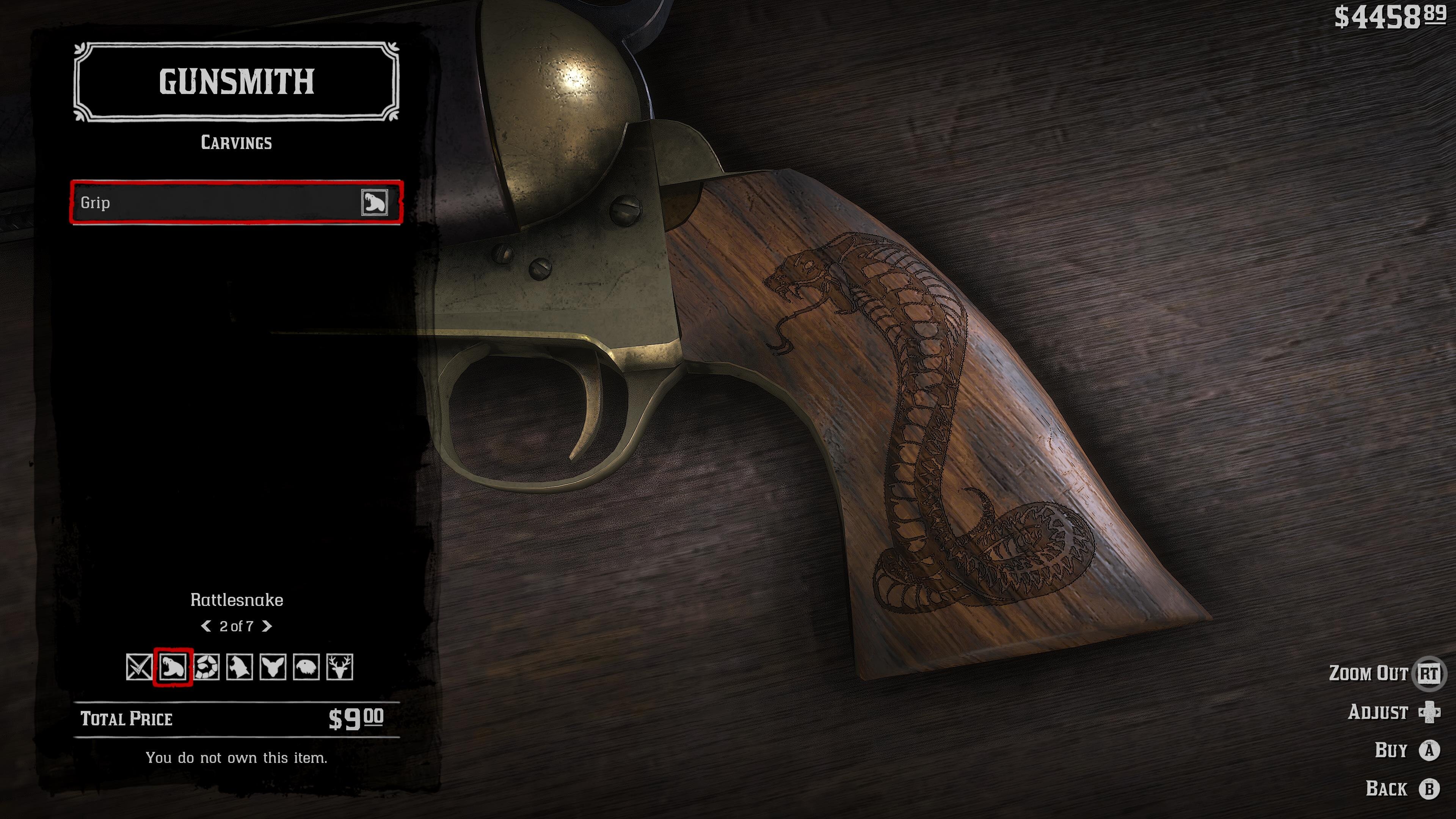Viewport: 1456px width, 819px height.
Task: Pick the coiled snake carving icon
Action: (206, 667)
